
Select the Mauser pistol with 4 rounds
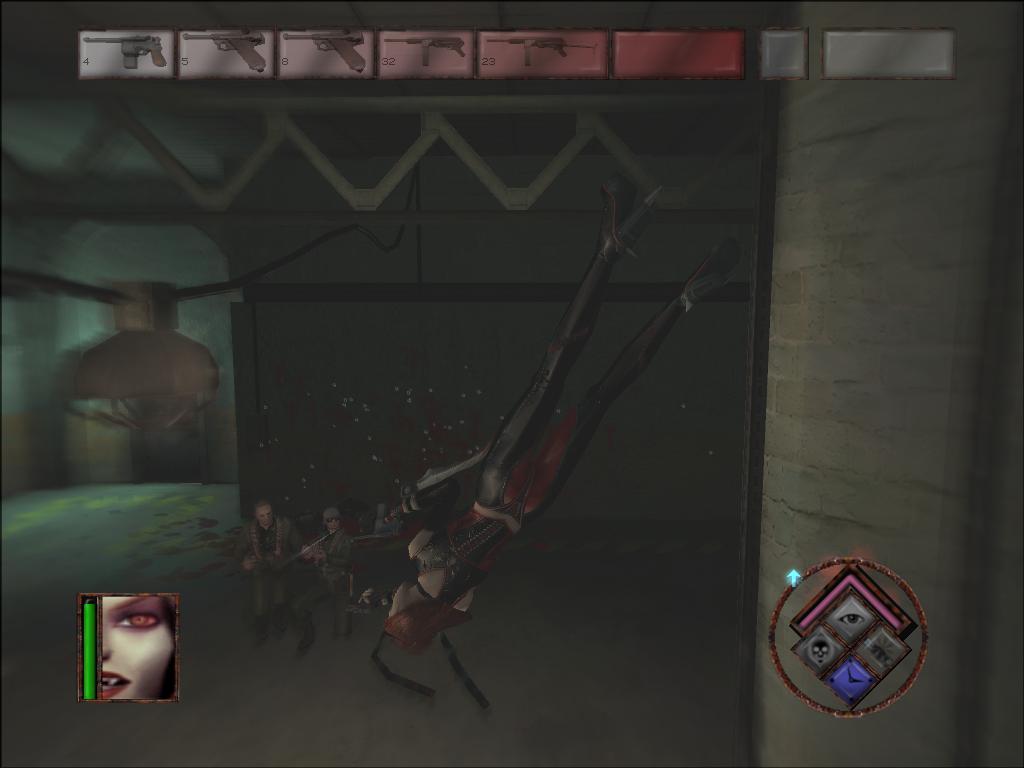(126, 53)
